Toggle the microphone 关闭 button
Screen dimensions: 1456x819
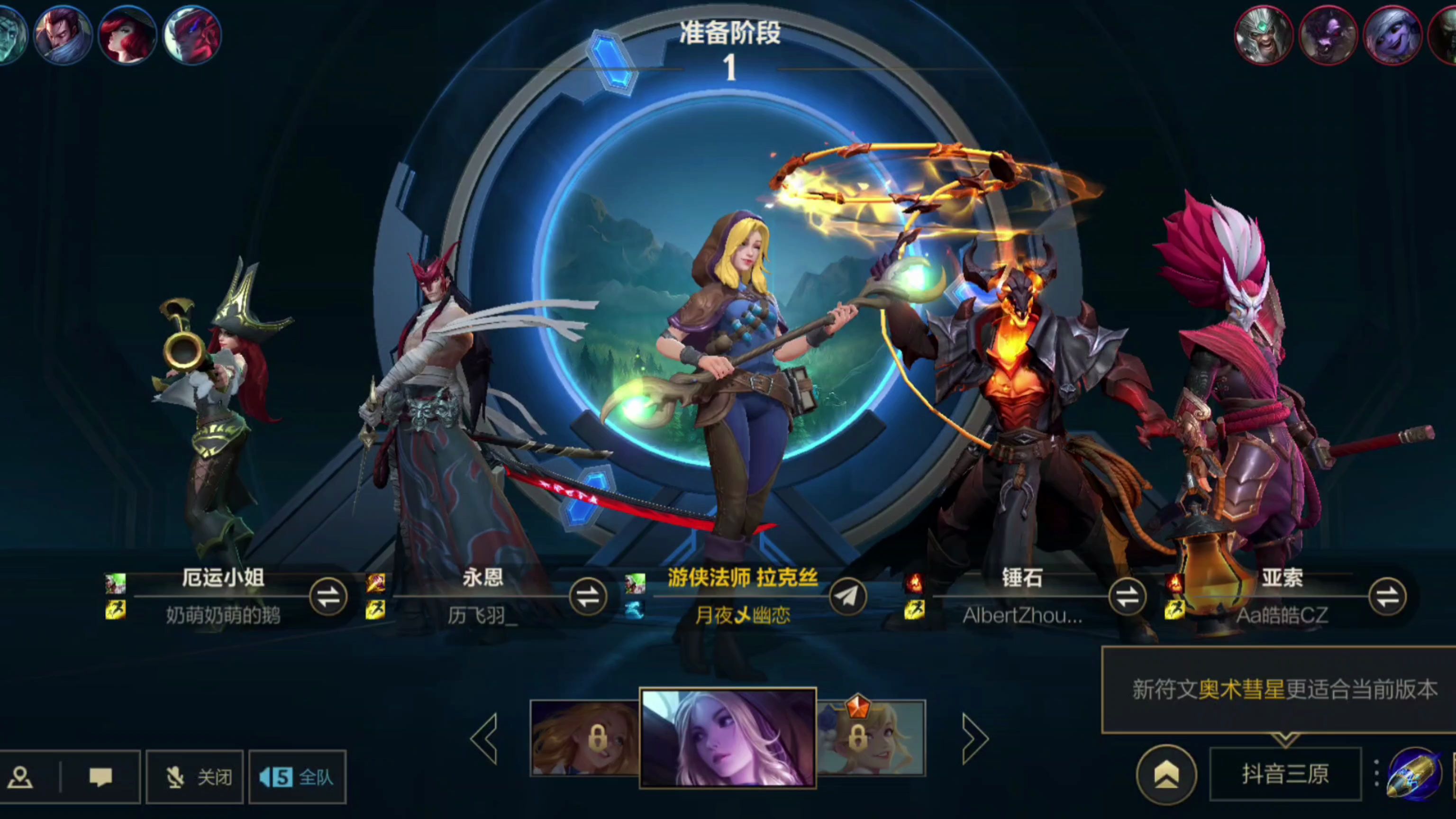(x=195, y=777)
